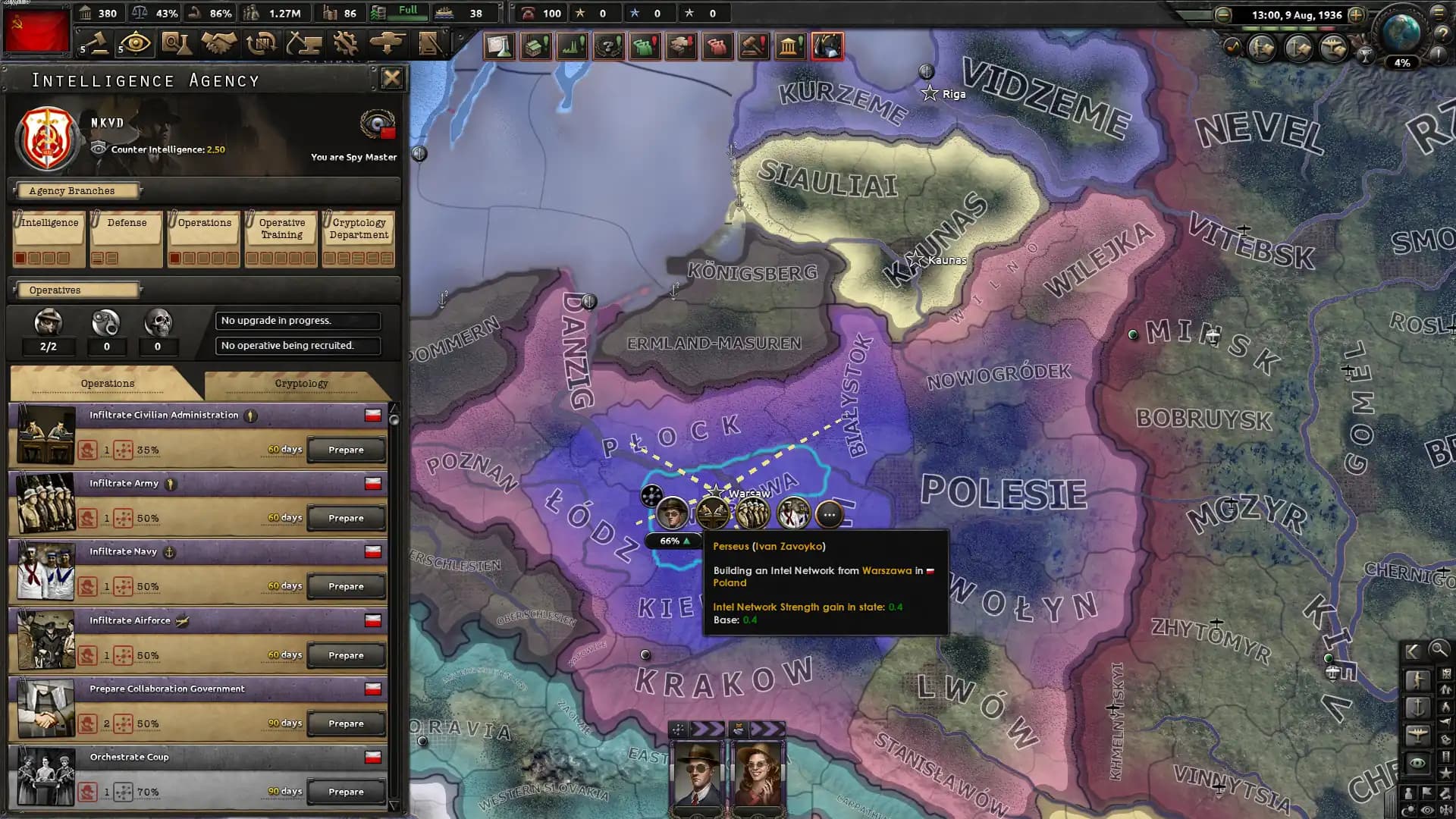Click Prepare on Infiltrate Army
The image size is (1456, 819).
click(x=346, y=517)
